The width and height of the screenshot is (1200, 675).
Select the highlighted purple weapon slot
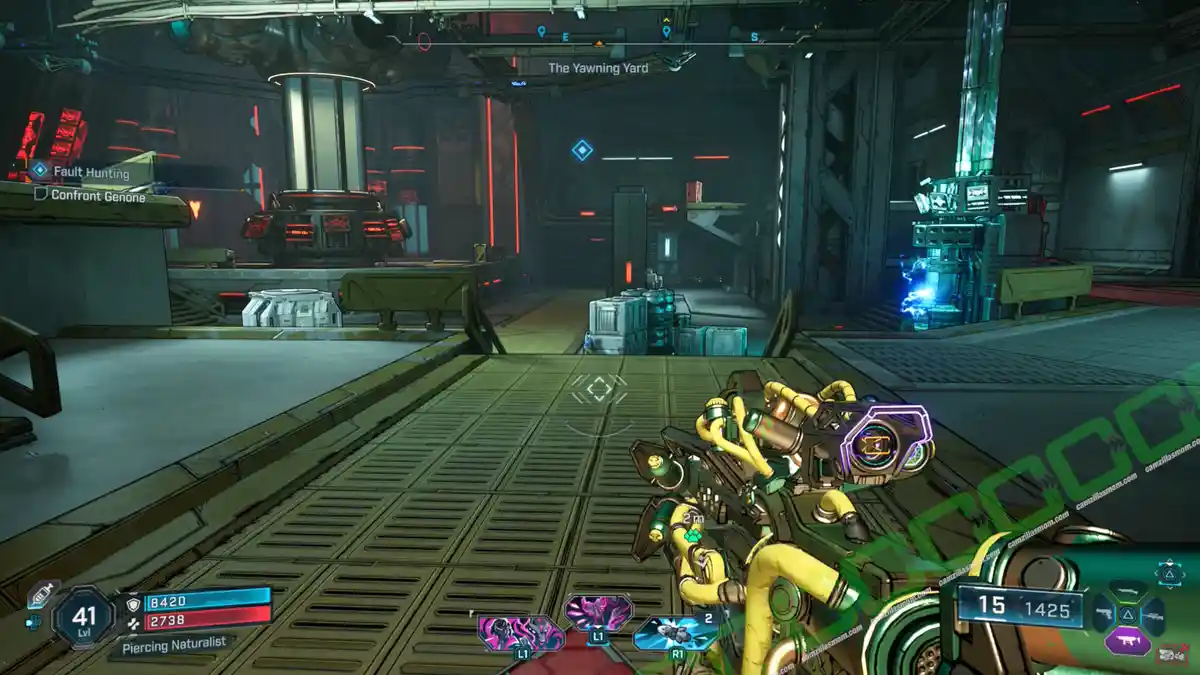(1127, 640)
